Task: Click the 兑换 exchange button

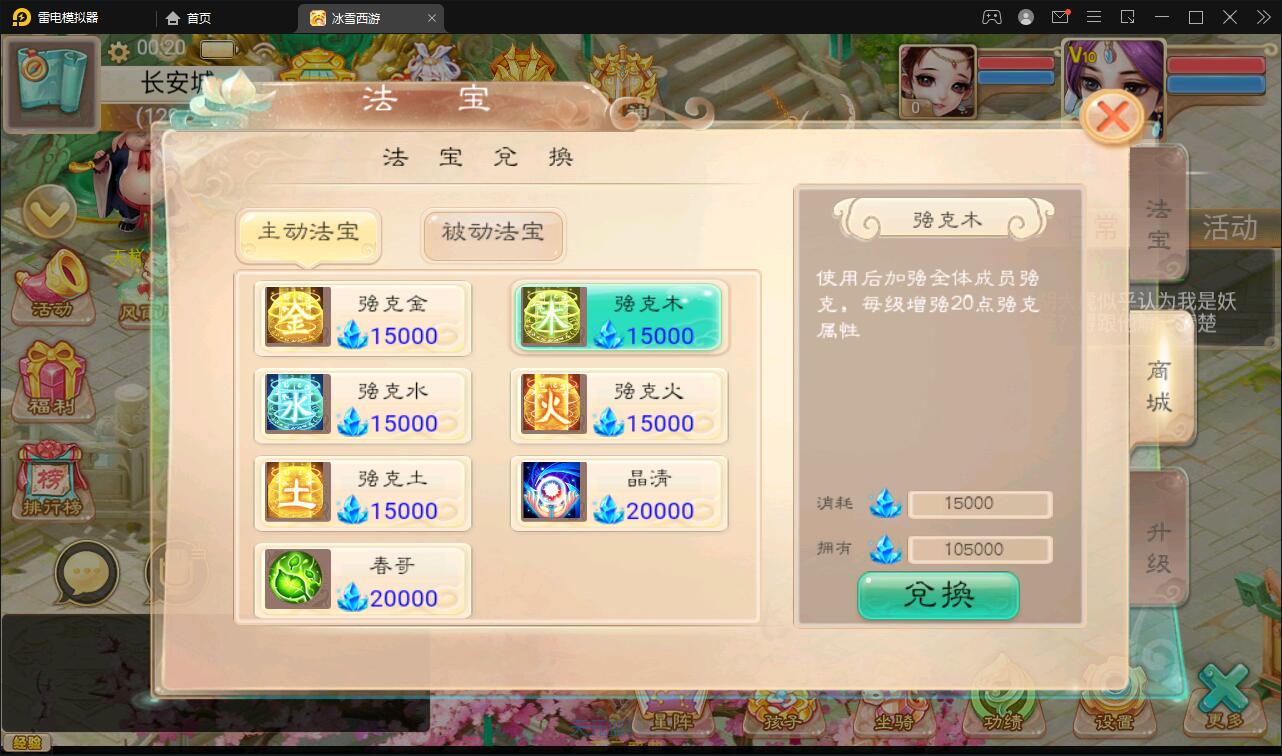Action: tap(937, 595)
